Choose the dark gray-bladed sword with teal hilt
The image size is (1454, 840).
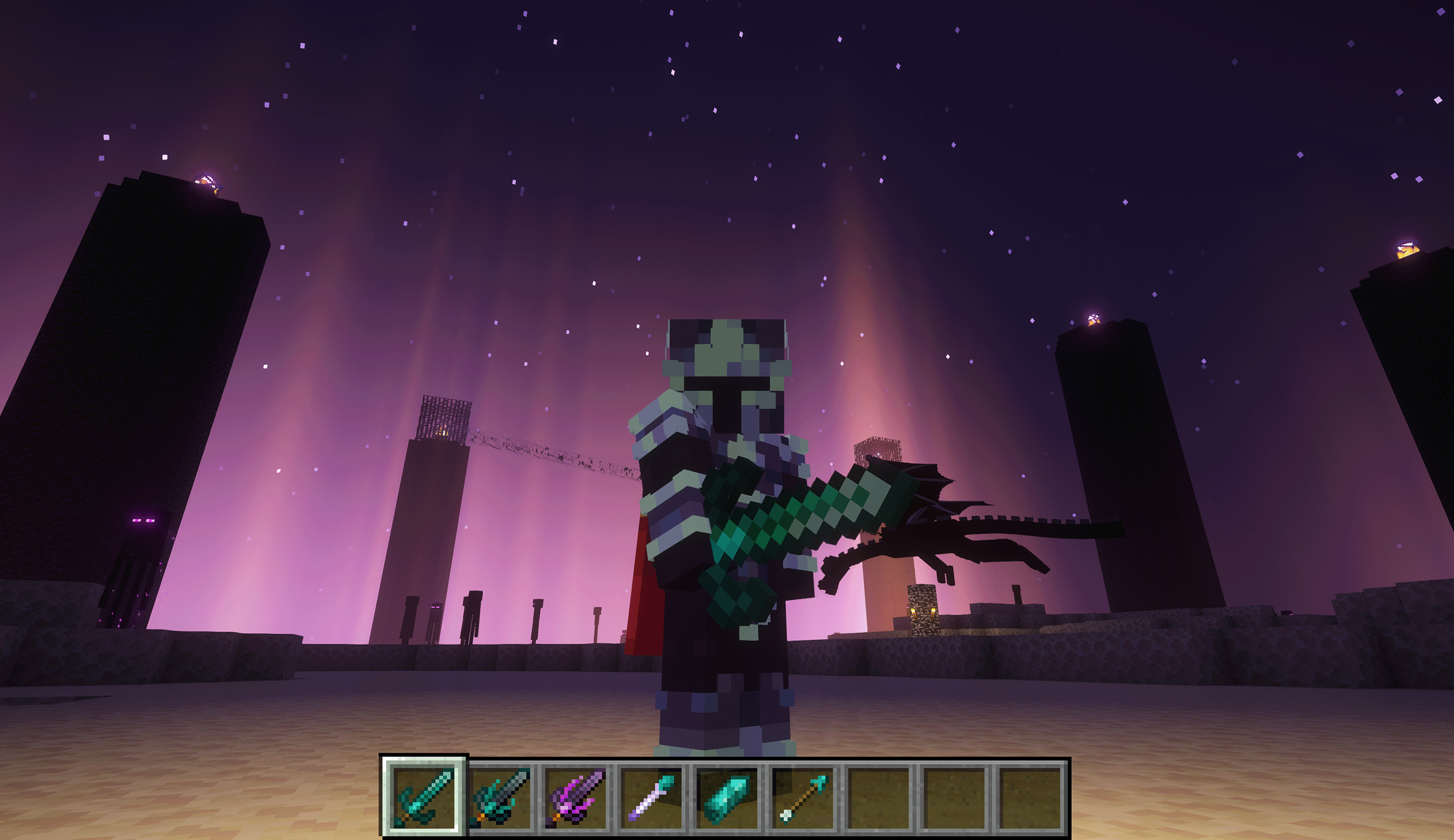pos(500,797)
